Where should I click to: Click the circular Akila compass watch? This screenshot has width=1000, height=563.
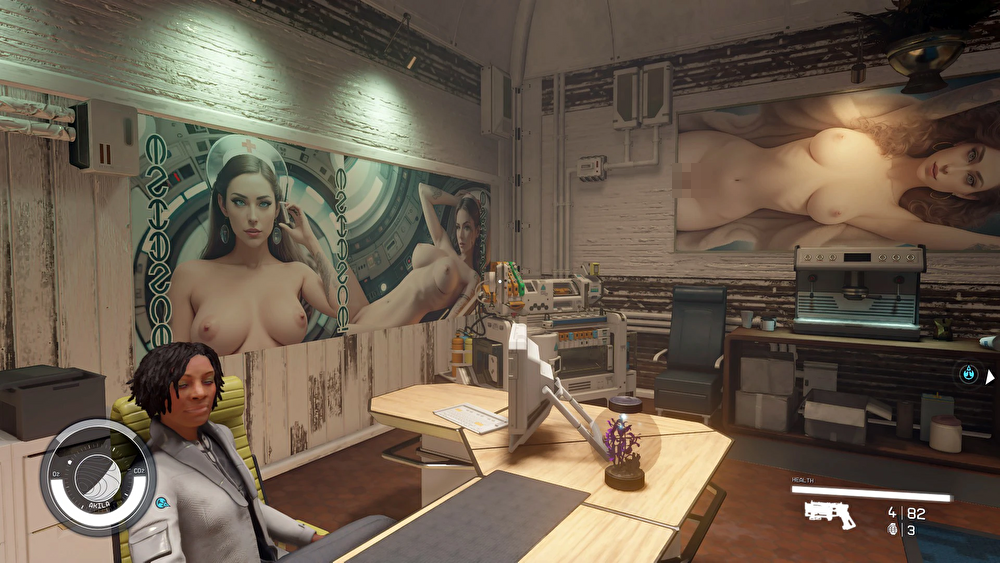pos(97,477)
